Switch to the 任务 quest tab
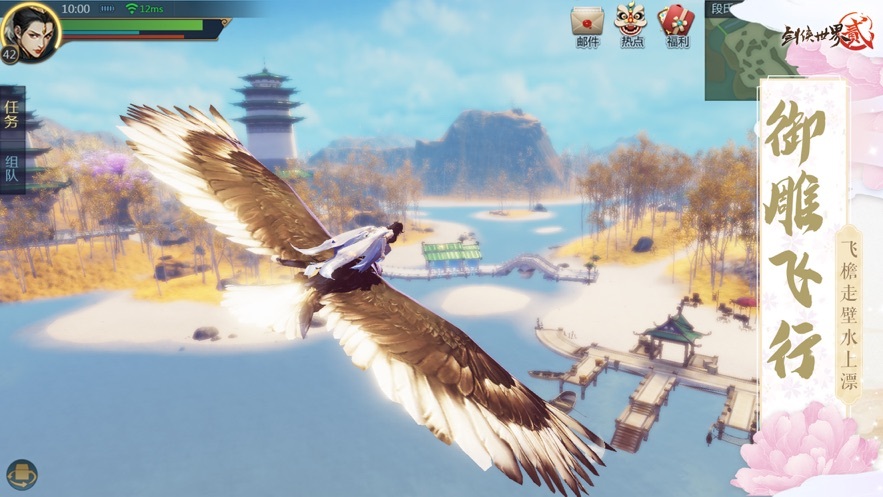Viewport: 883px width, 497px height. (x=12, y=114)
